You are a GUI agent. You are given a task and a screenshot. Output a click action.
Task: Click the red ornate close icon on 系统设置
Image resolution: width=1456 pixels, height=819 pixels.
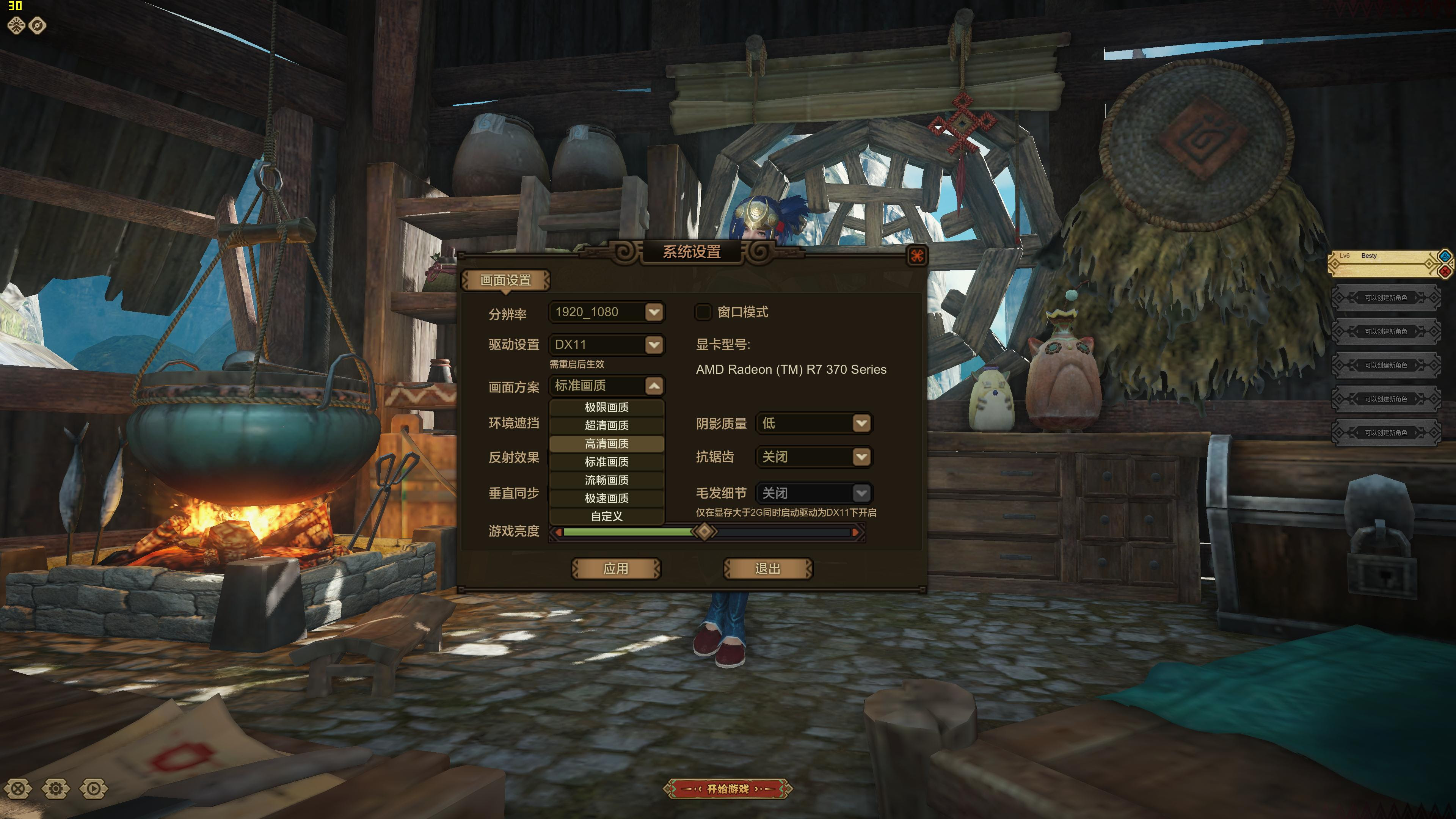(918, 256)
